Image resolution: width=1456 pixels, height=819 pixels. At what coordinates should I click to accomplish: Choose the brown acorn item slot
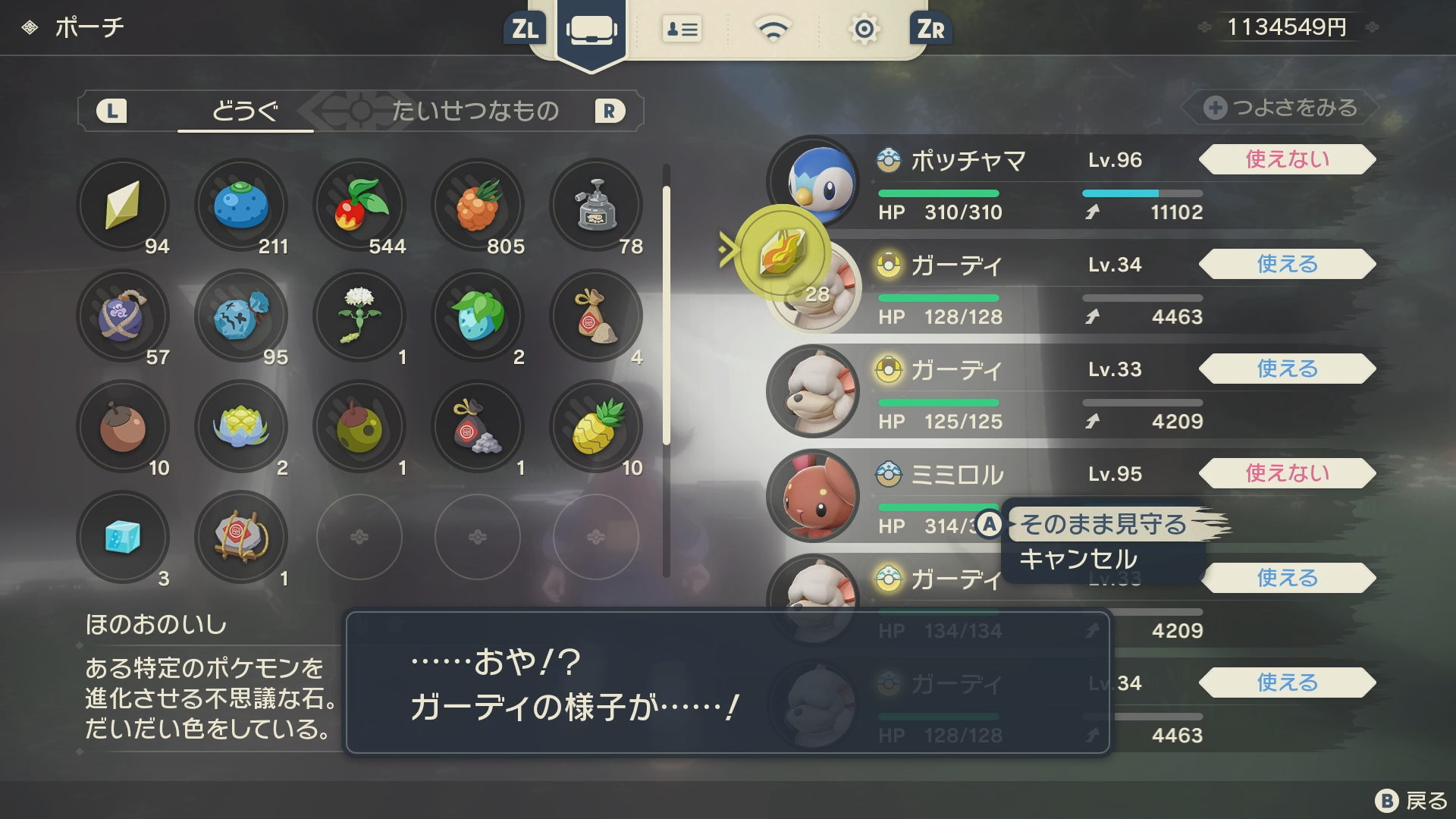(123, 427)
